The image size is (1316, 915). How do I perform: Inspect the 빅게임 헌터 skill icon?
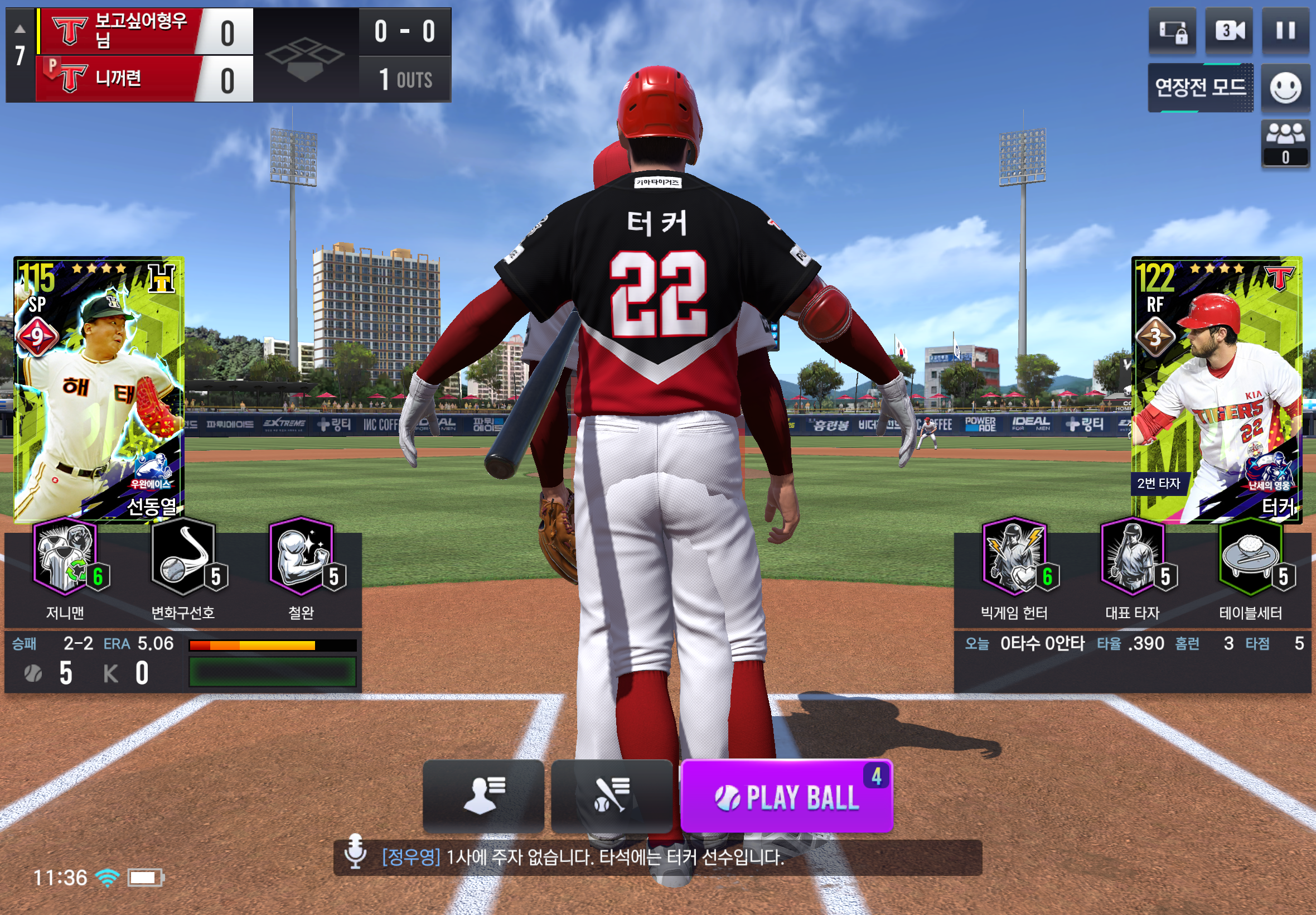point(1014,556)
